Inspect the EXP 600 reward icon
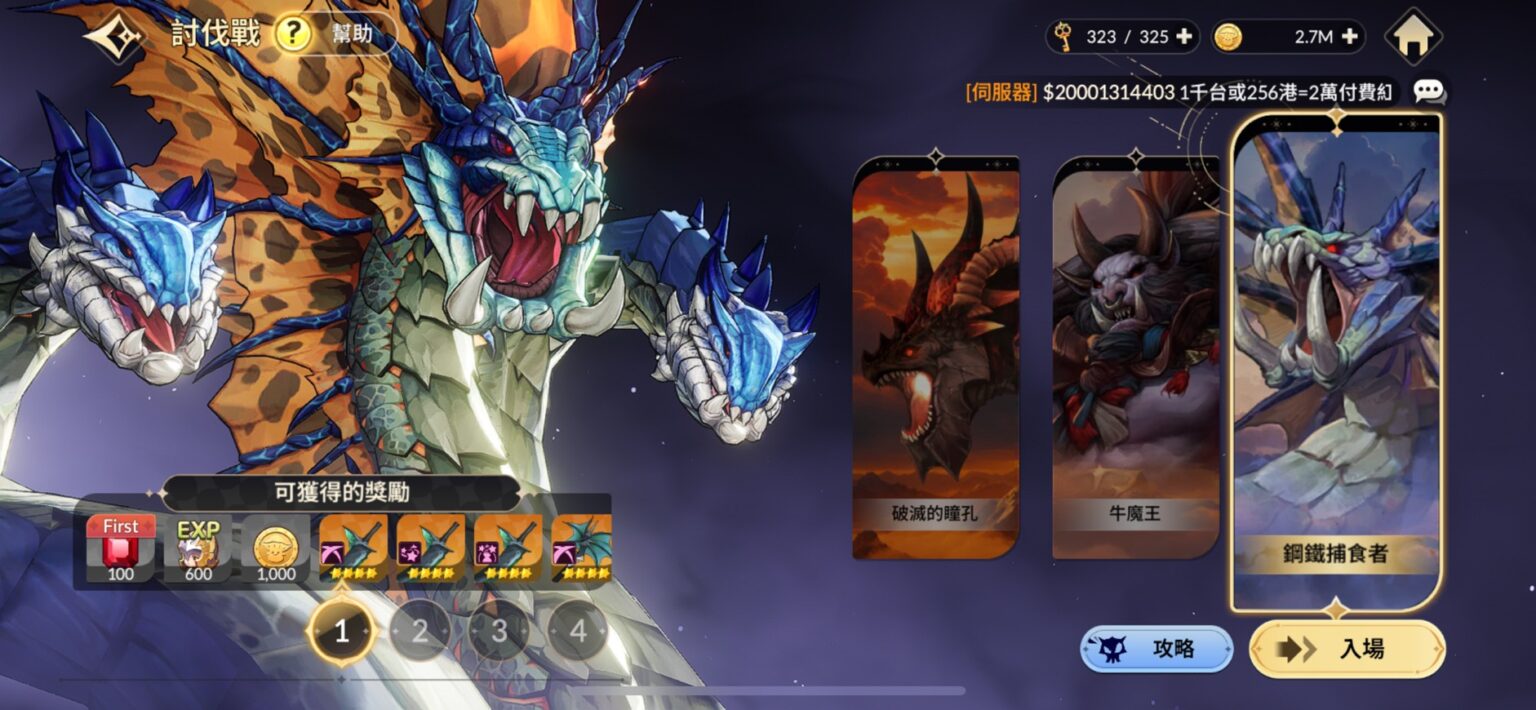 click(198, 548)
